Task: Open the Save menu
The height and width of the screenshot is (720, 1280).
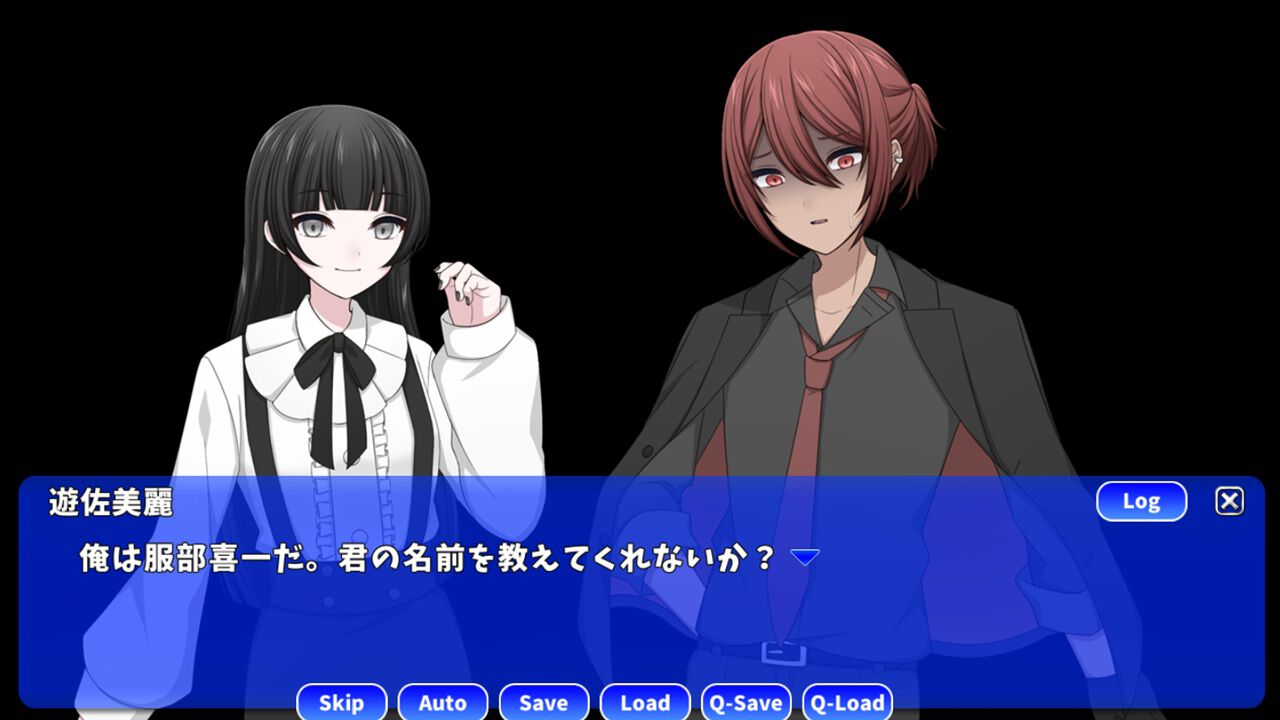Action: (544, 702)
